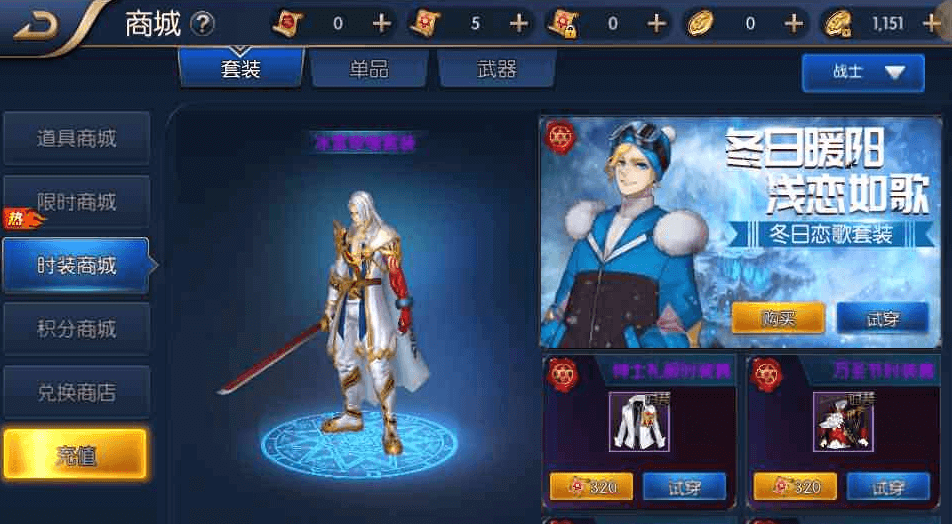Viewport: 952px width, 524px height.
Task: Go back using the return arrow
Action: [x=38, y=25]
